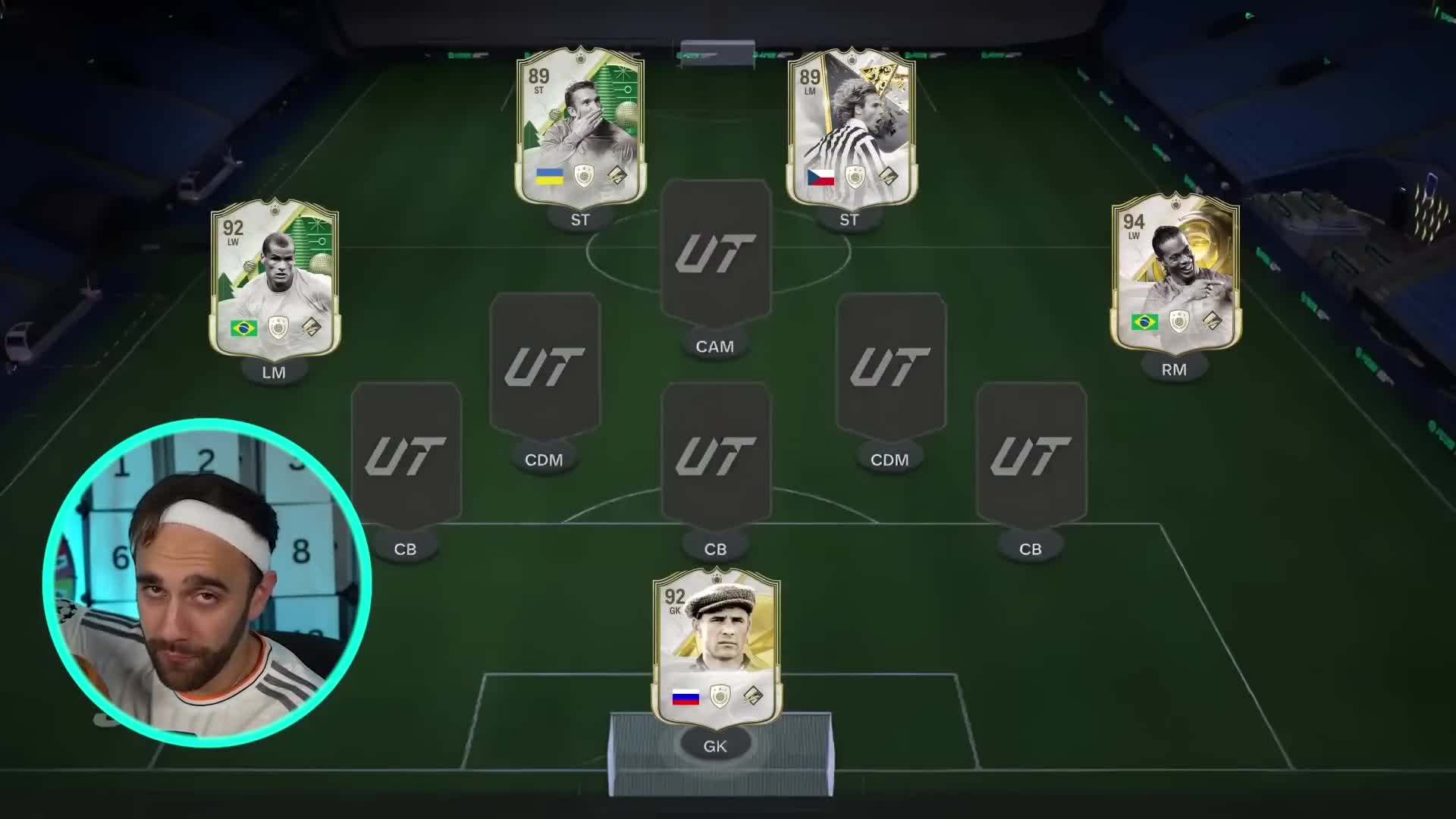
Task: Click the GK position label under Yashin
Action: pyautogui.click(x=716, y=745)
